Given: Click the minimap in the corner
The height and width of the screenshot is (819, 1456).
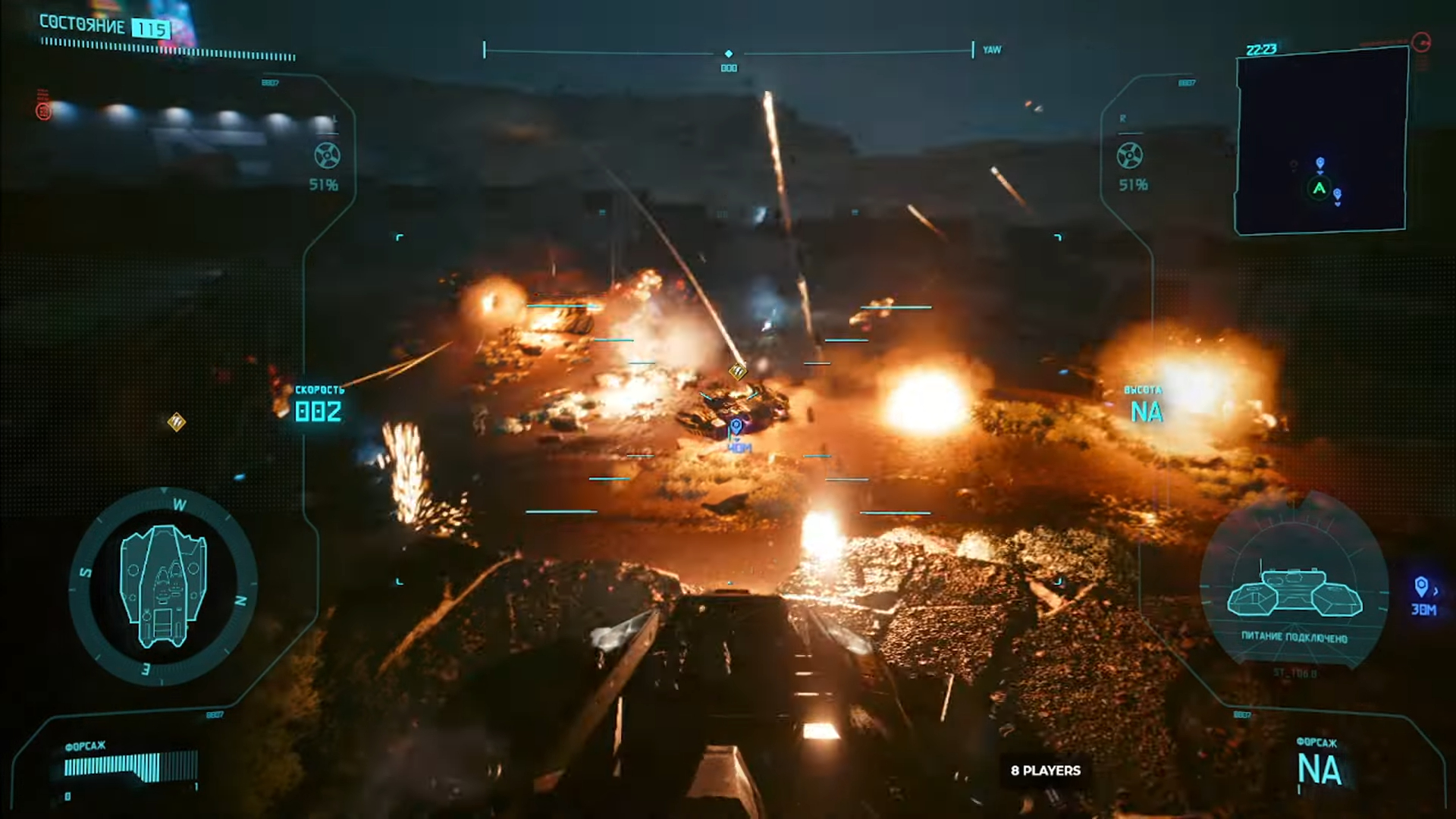Looking at the screenshot, I should [x=1321, y=141].
